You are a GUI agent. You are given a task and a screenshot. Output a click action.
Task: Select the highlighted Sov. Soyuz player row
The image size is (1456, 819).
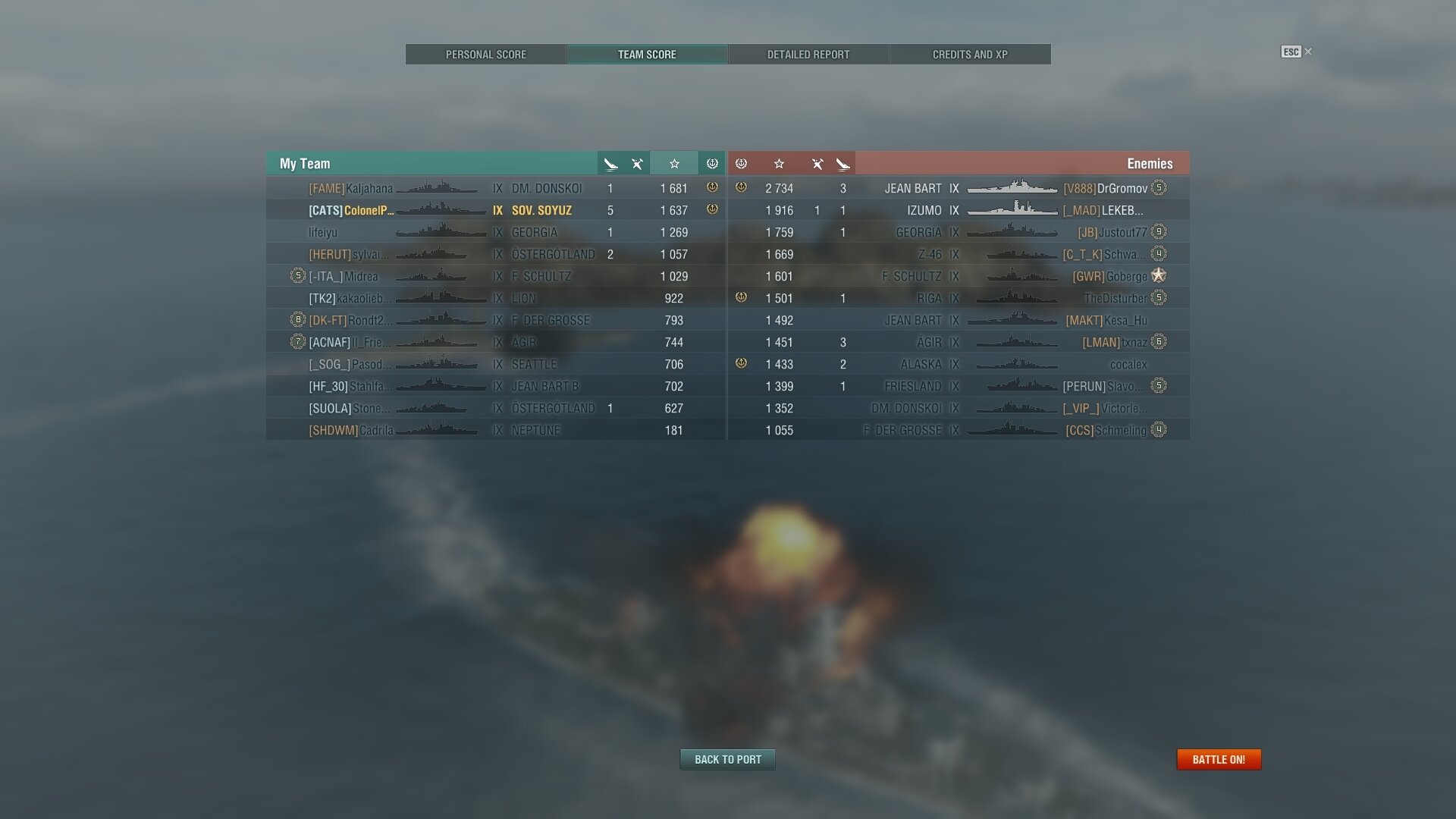pyautogui.click(x=495, y=210)
